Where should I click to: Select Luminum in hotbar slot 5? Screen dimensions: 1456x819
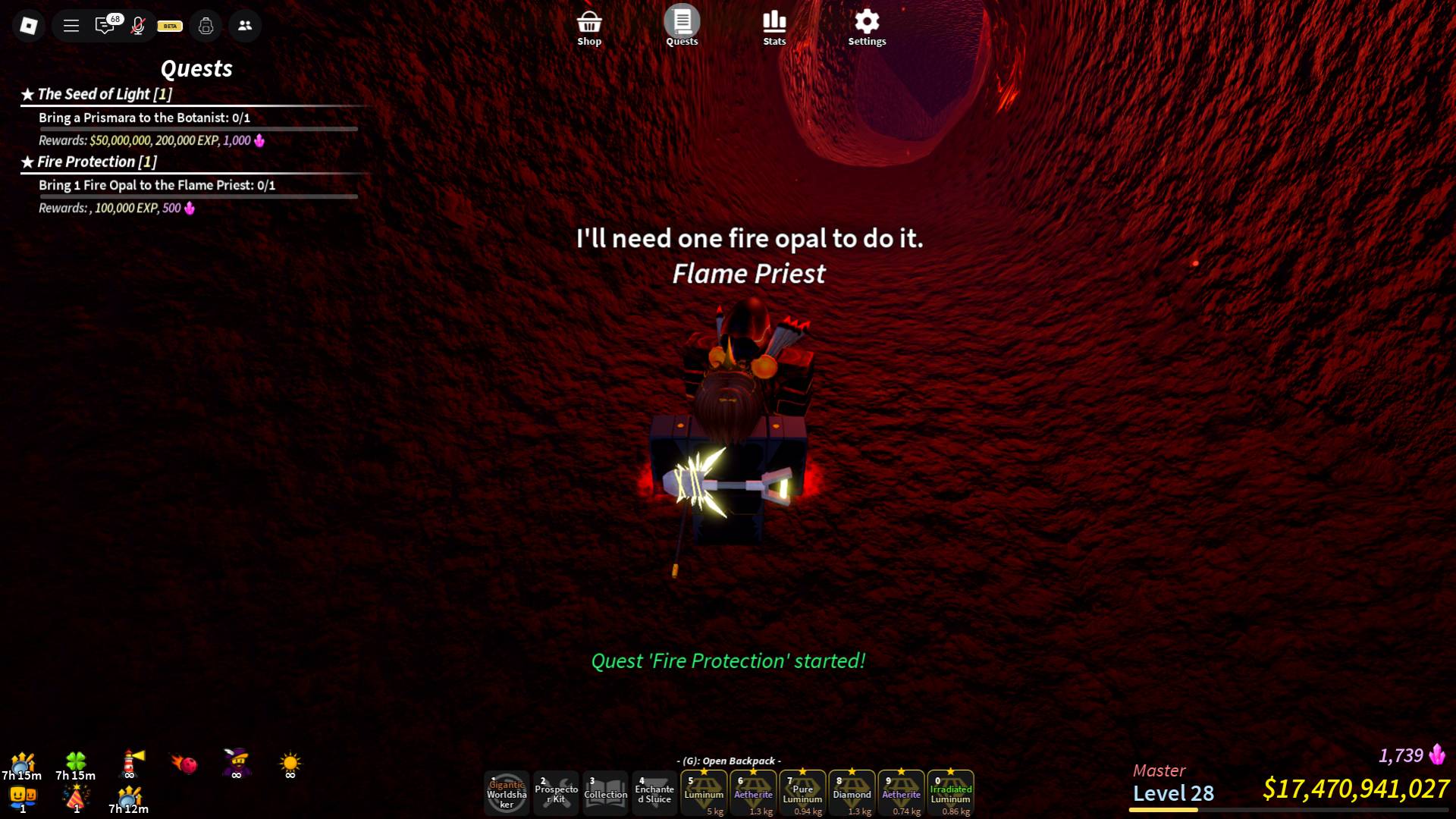(704, 792)
